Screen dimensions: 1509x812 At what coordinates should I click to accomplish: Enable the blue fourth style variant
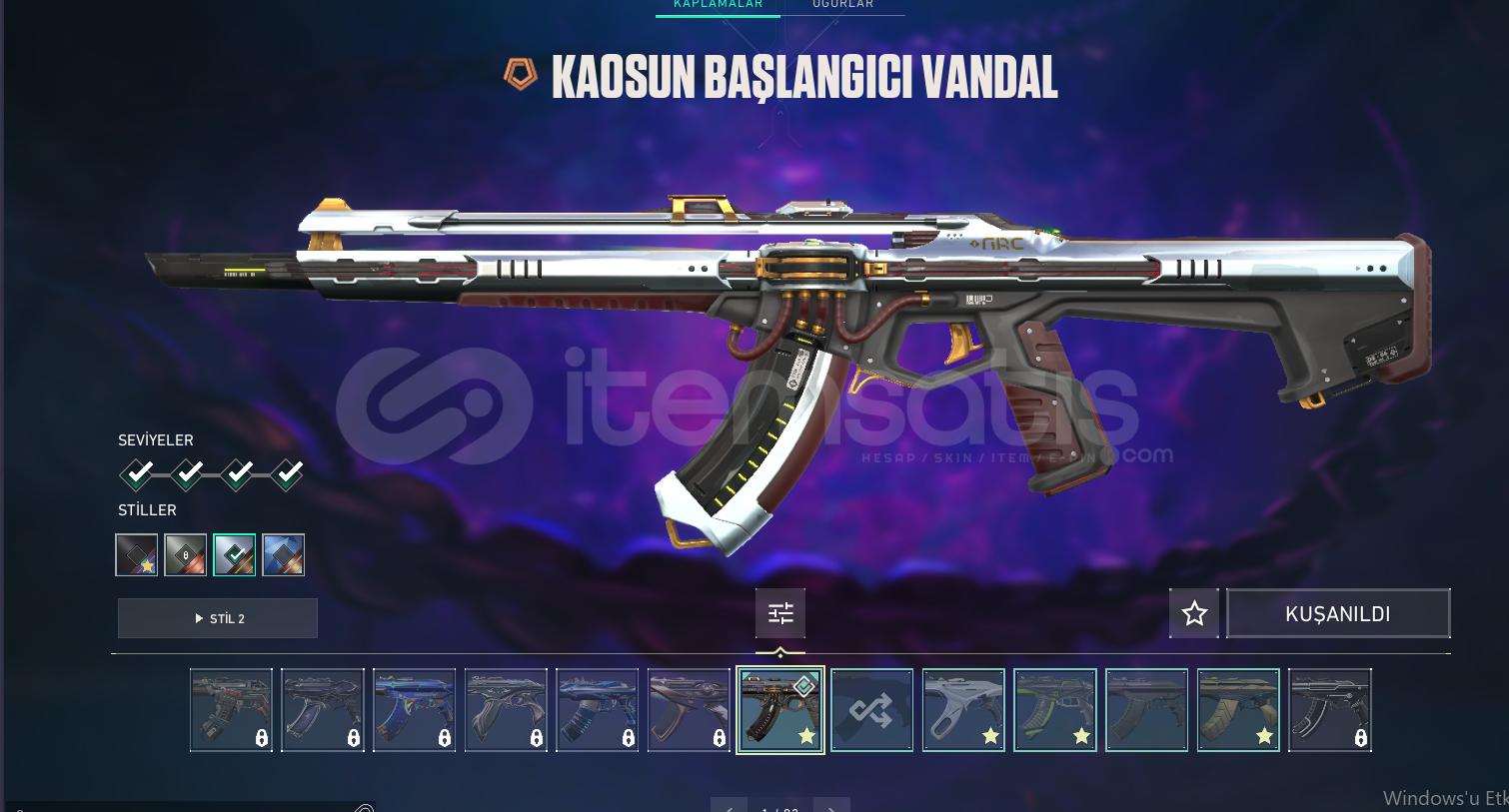(x=283, y=554)
